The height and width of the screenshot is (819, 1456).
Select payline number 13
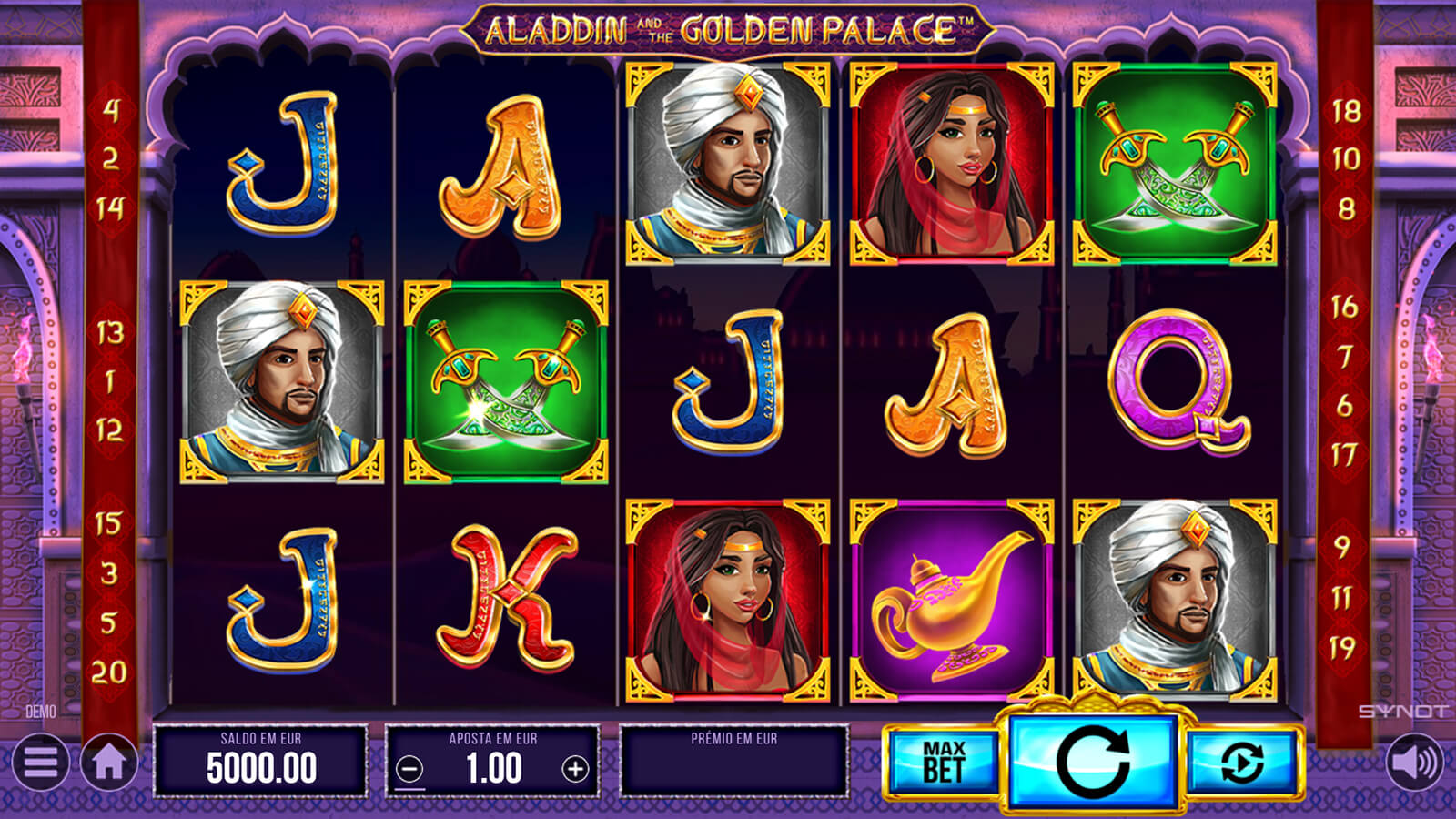tap(109, 332)
